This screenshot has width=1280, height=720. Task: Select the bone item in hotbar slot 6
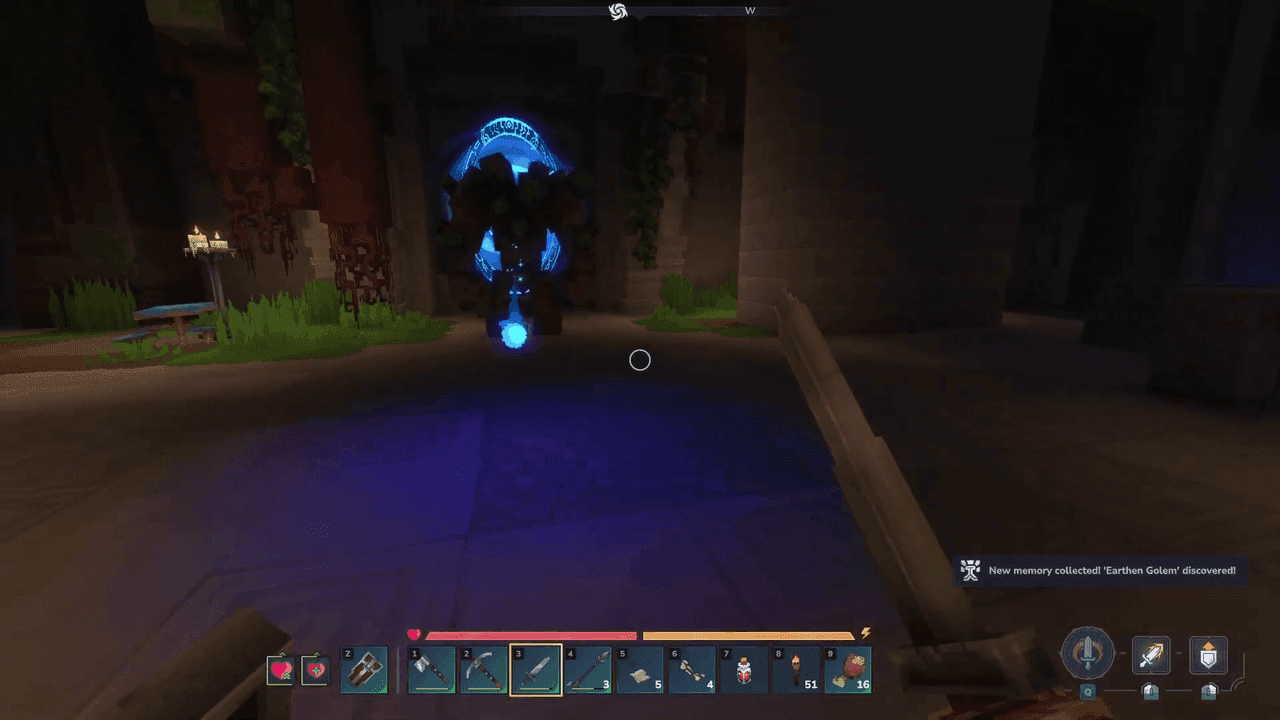[x=692, y=670]
